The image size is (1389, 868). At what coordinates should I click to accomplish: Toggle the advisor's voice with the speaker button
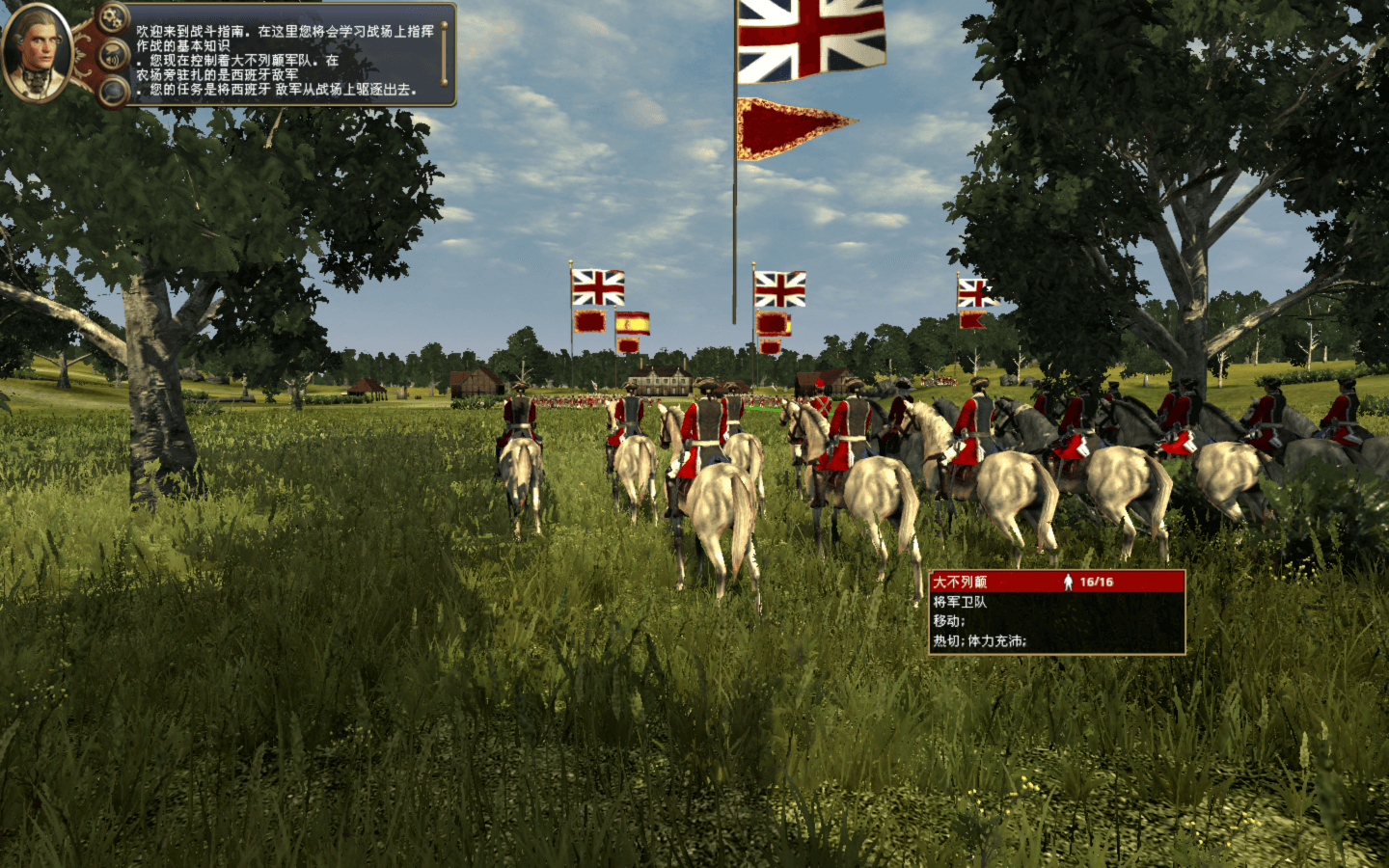tap(114, 56)
